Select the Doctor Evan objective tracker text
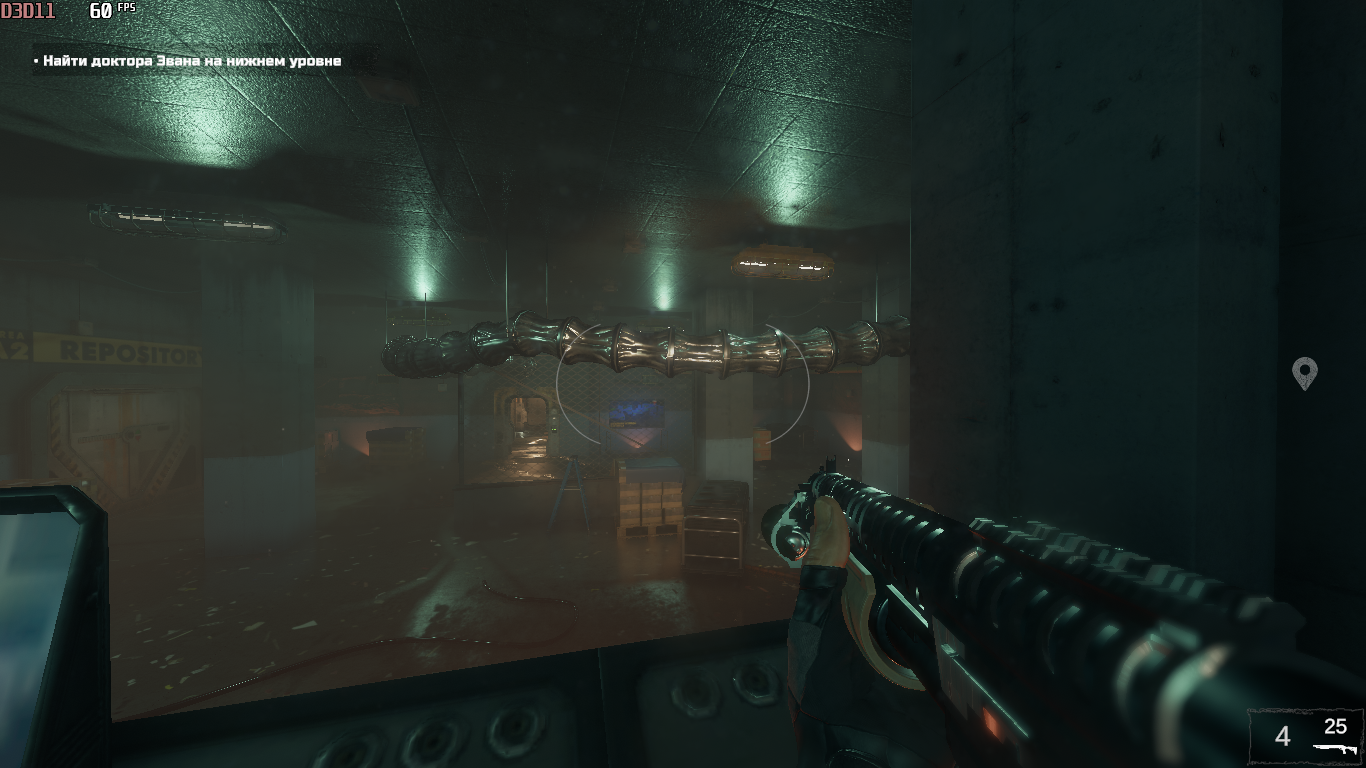1366x768 pixels. [x=192, y=61]
